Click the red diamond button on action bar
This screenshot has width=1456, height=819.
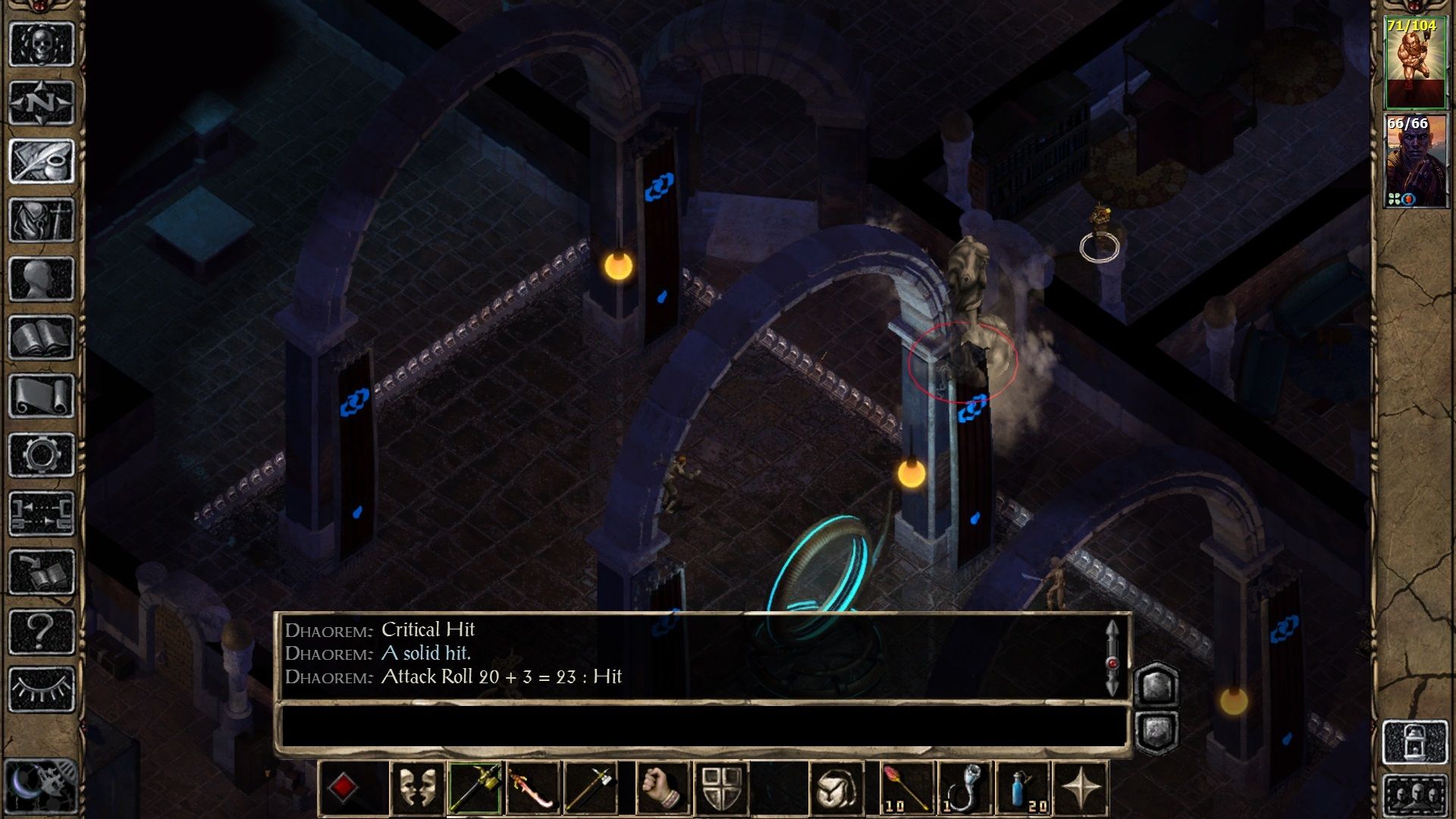point(344,789)
